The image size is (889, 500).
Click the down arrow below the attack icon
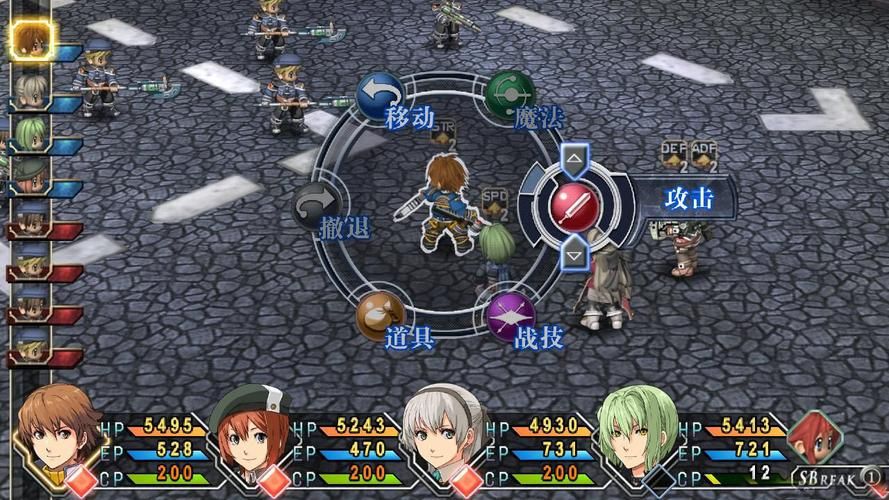[574, 256]
